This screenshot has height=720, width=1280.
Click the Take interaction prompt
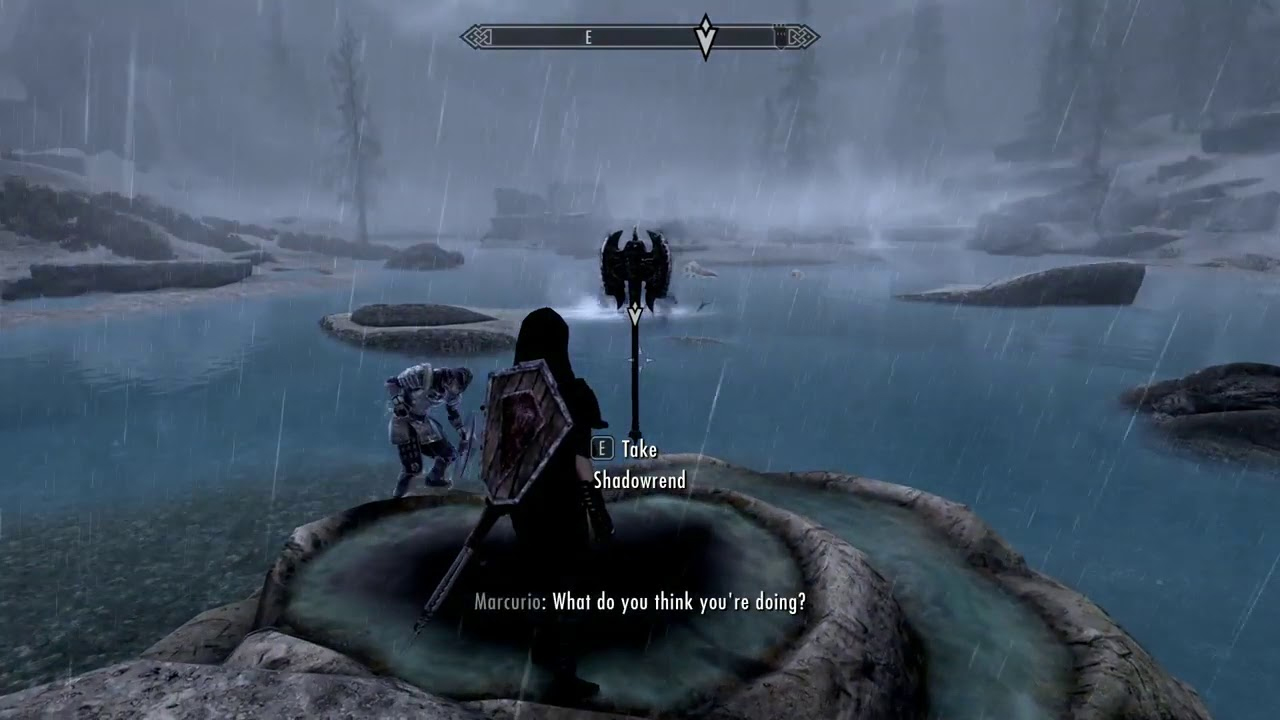pyautogui.click(x=640, y=450)
